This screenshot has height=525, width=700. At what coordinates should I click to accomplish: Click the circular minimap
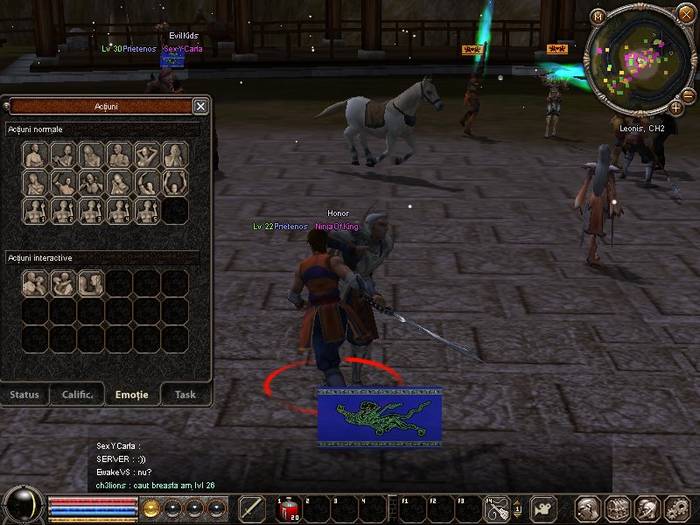coord(640,58)
